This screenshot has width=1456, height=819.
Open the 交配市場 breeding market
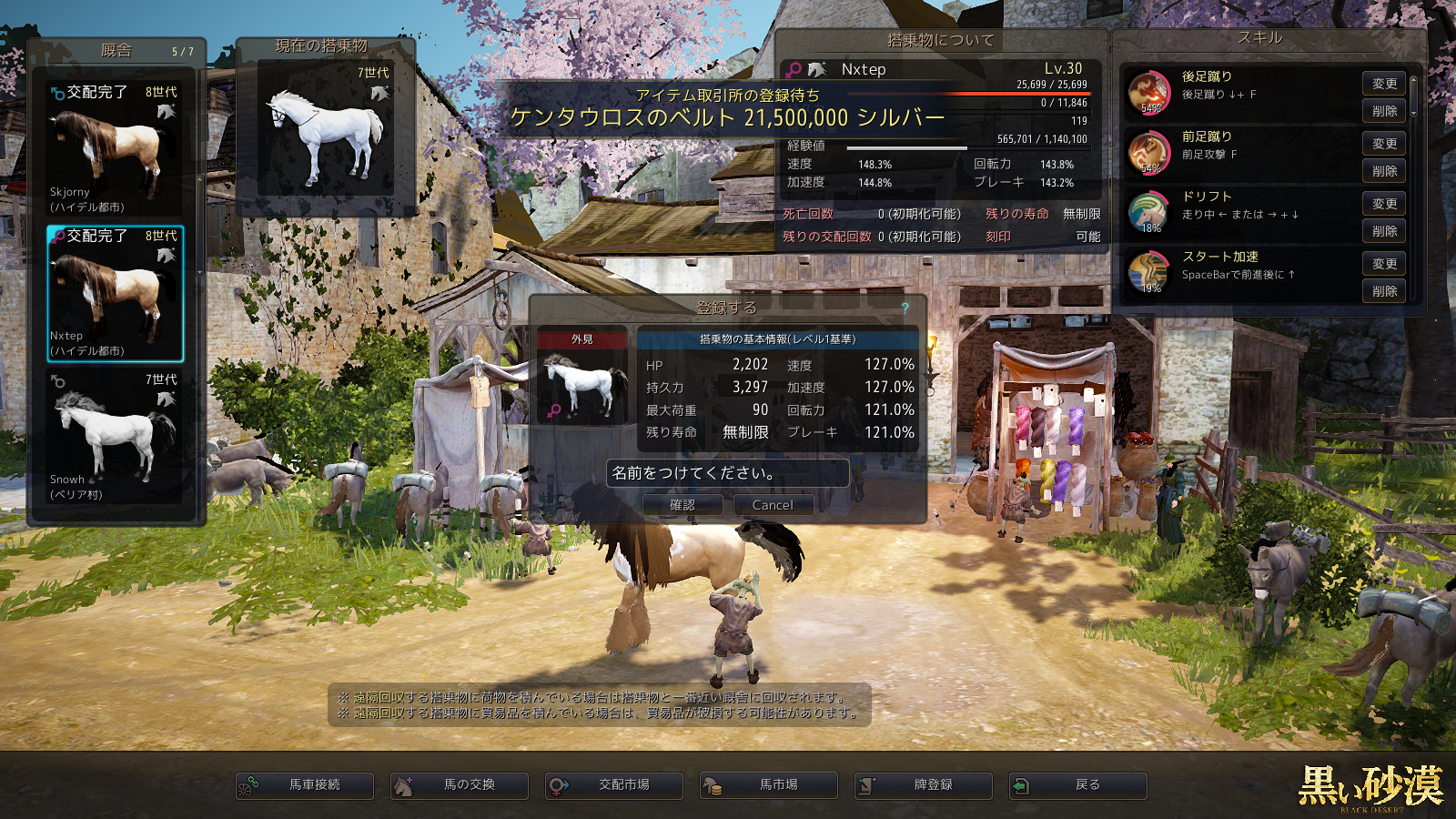(614, 785)
